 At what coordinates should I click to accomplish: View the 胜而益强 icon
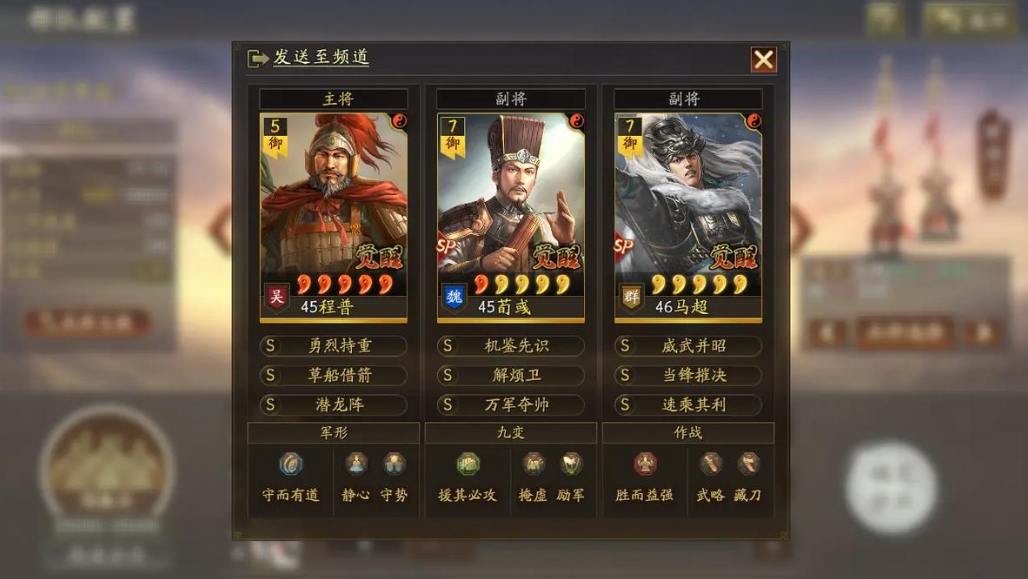pos(645,464)
